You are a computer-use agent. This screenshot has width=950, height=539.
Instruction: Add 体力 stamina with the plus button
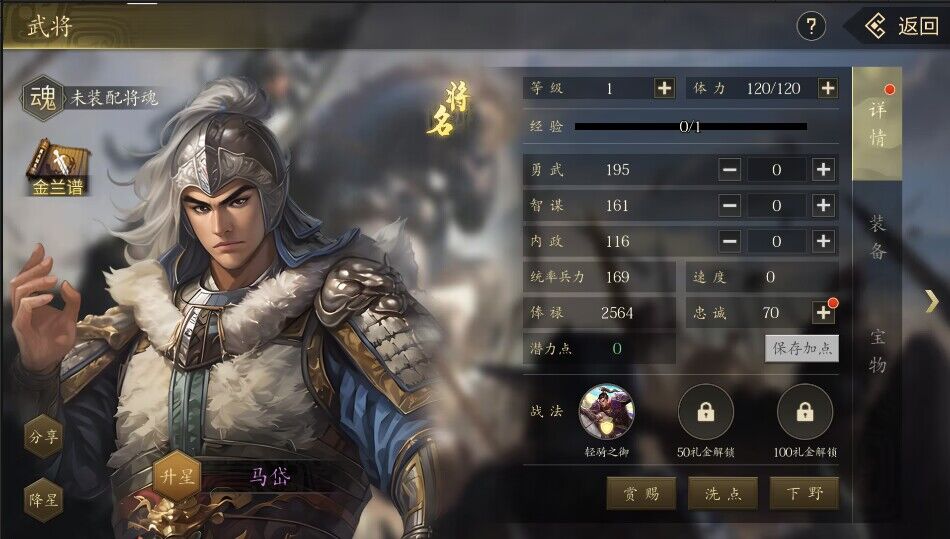tap(828, 88)
